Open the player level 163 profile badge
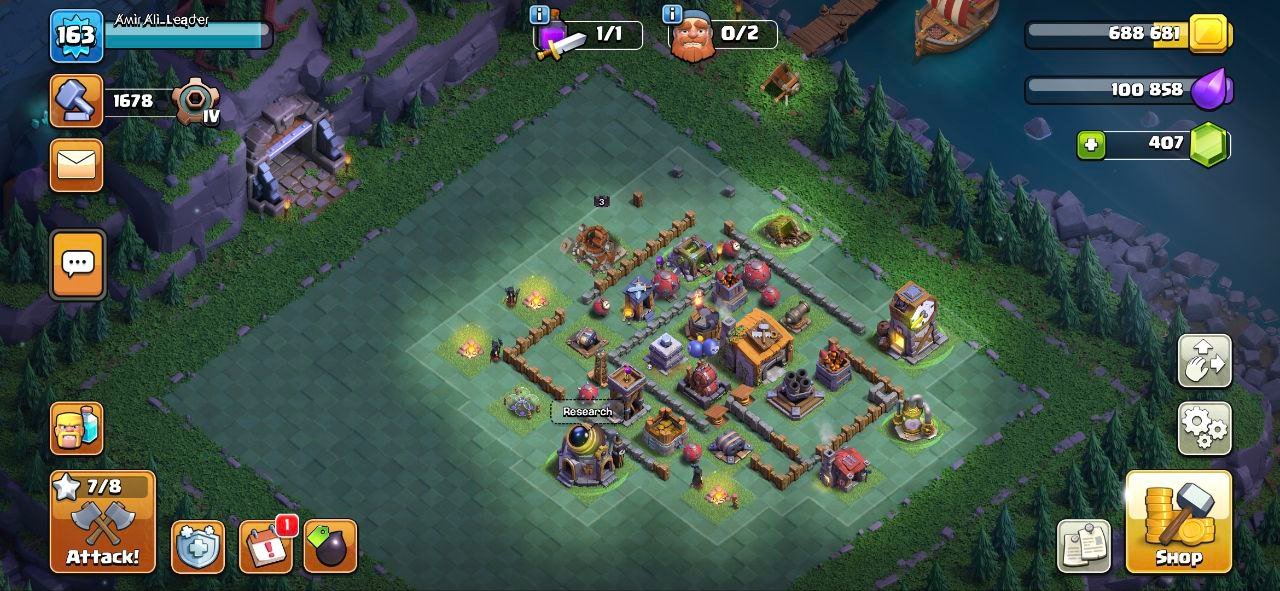The height and width of the screenshot is (591, 1280). (x=77, y=36)
